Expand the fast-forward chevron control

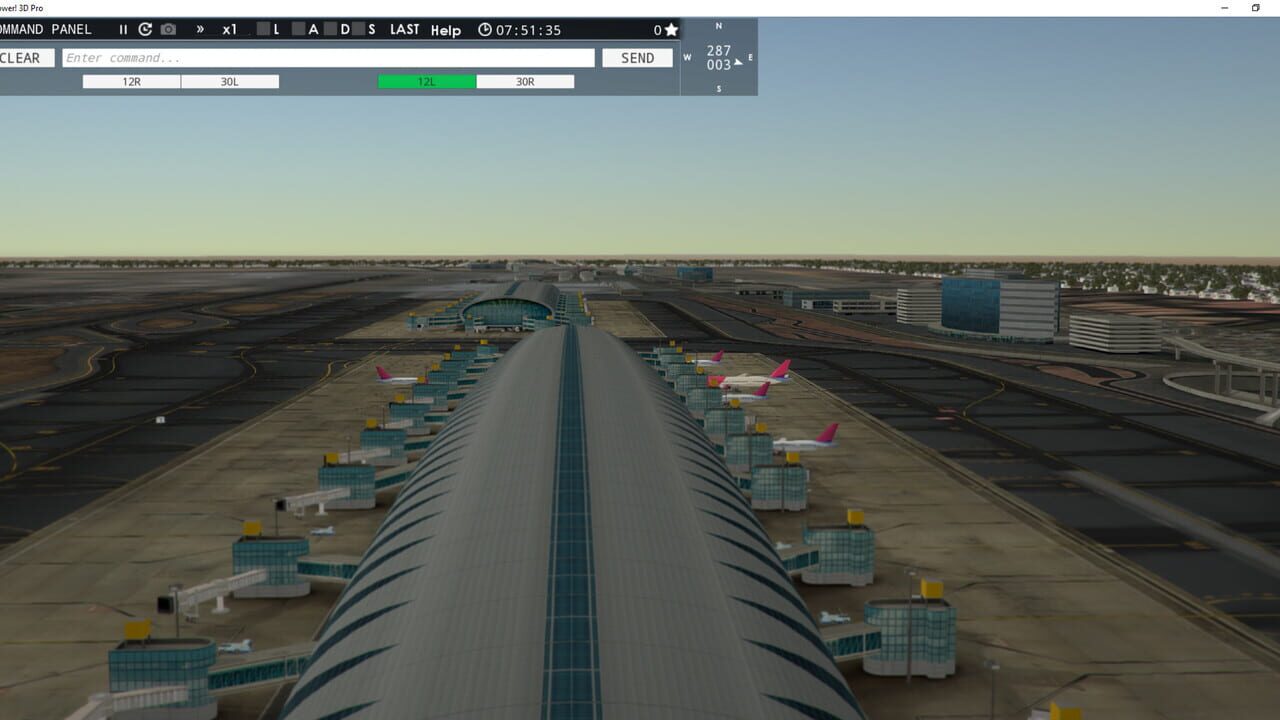tap(201, 30)
